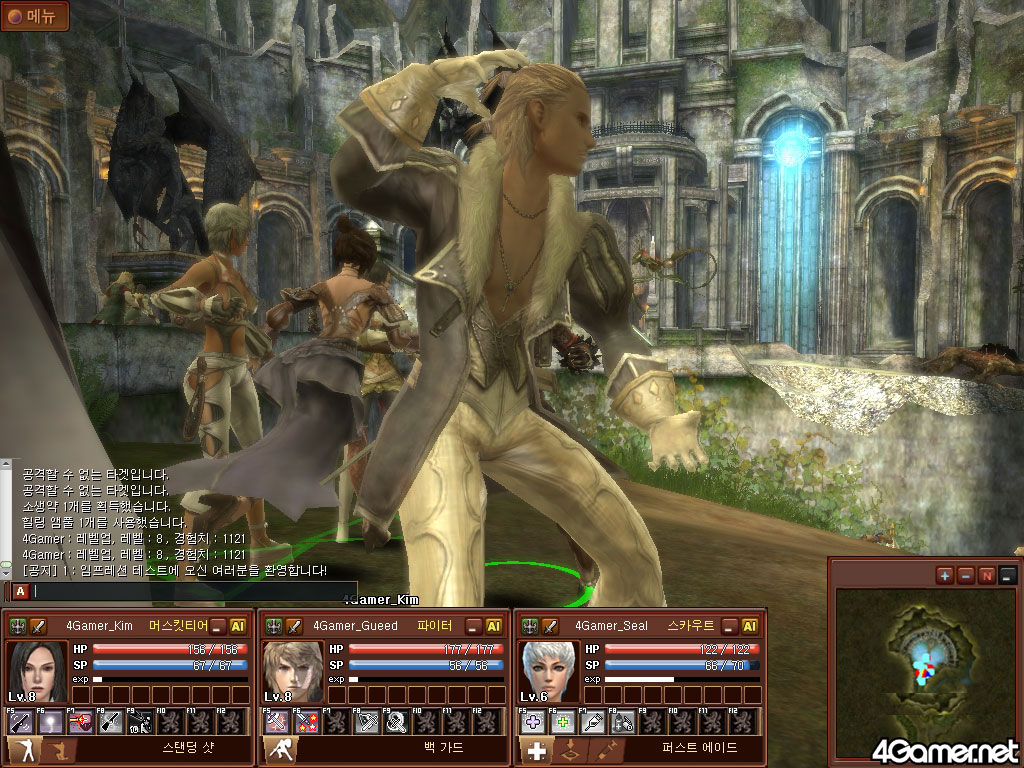1024x768 pixels.
Task: Use Seal's F6 green cross heal skill
Action: [563, 721]
